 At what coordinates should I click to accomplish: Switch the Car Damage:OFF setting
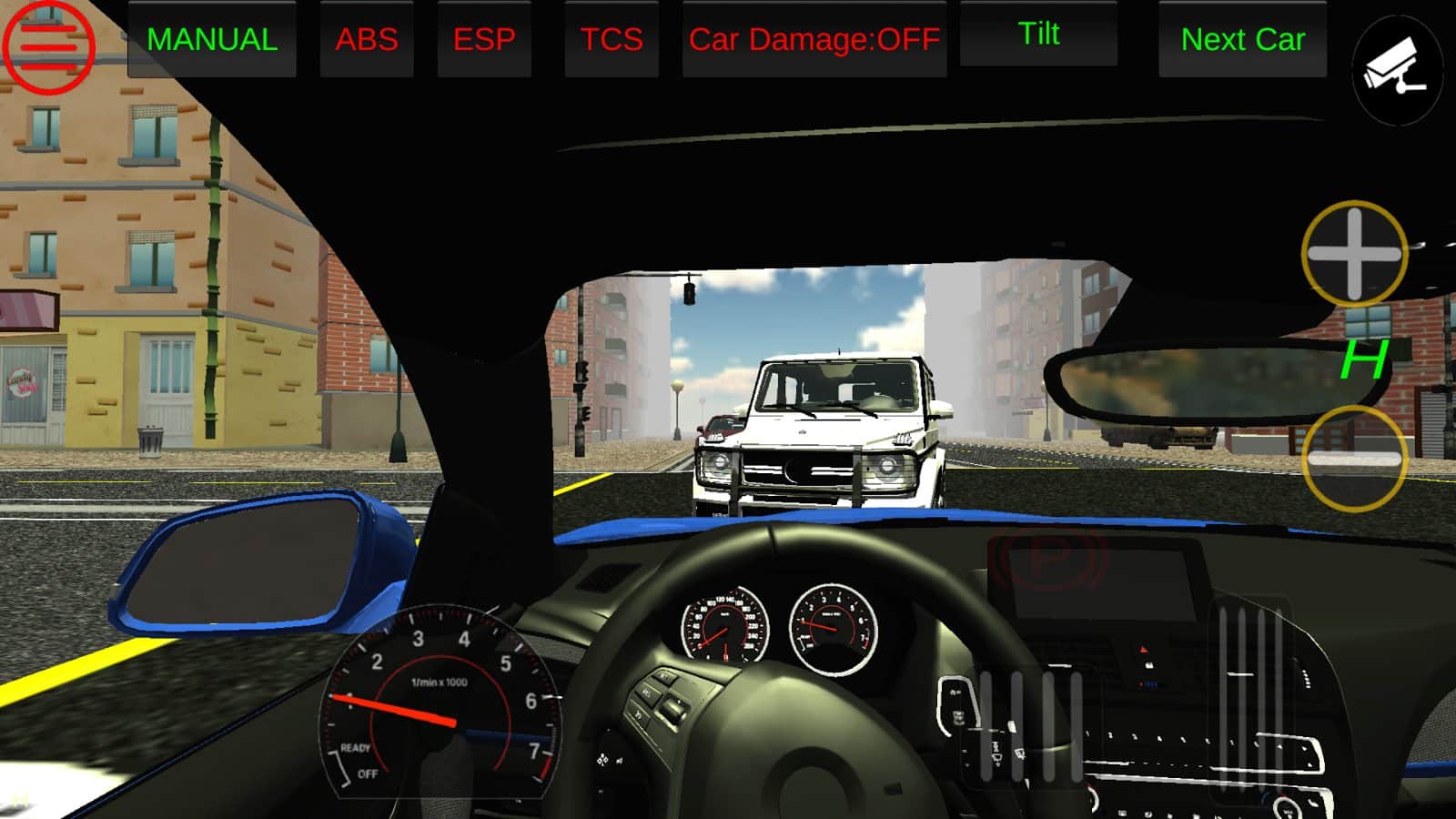pos(814,40)
